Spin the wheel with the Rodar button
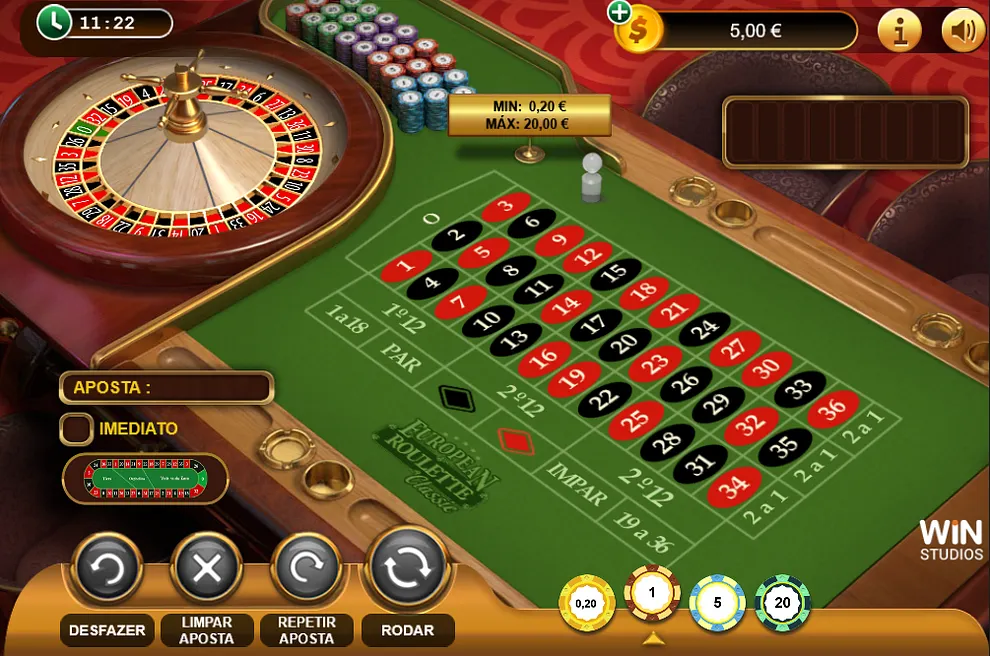This screenshot has height=656, width=990. point(407,568)
